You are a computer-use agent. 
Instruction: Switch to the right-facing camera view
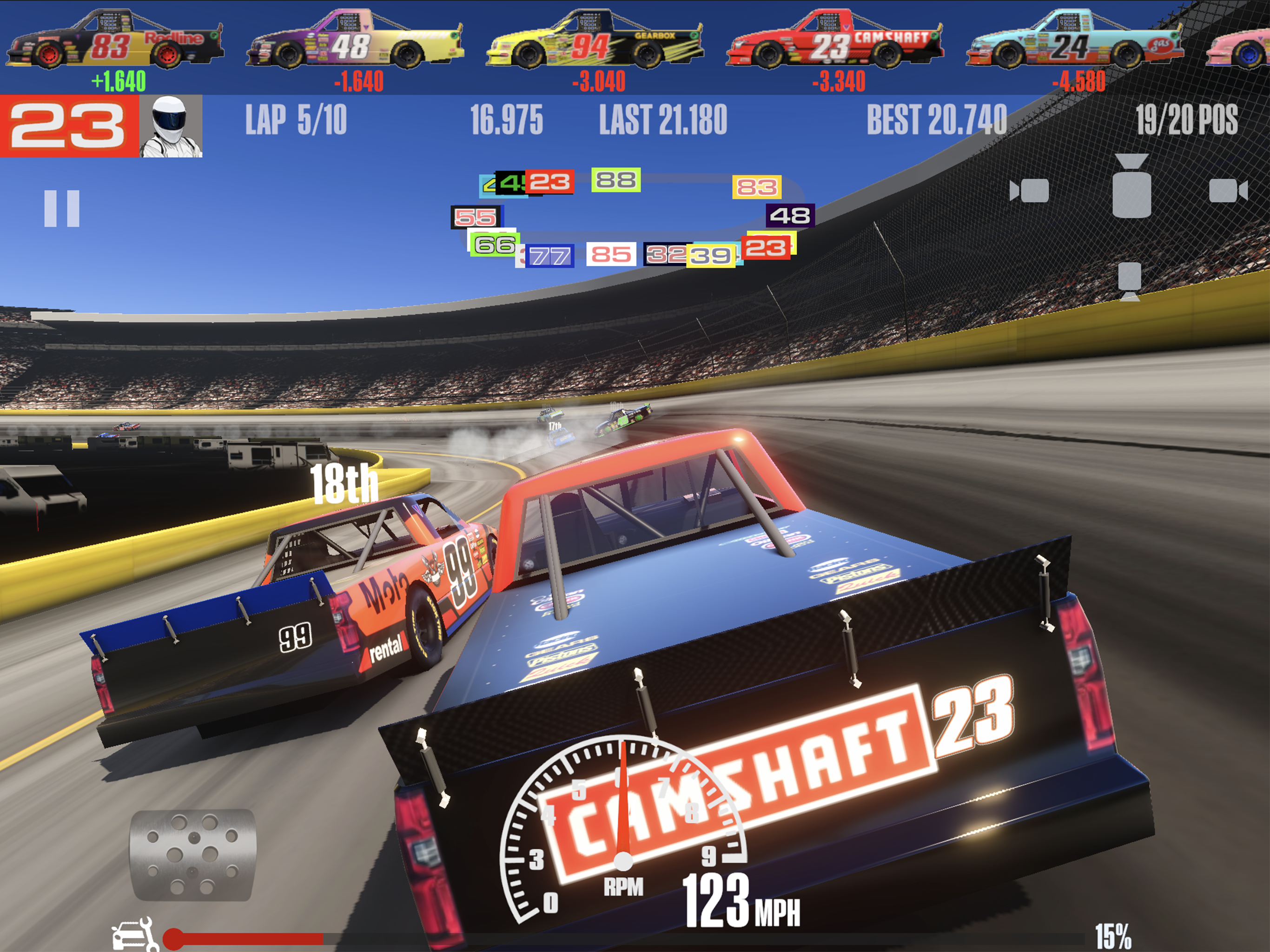[x=1228, y=191]
